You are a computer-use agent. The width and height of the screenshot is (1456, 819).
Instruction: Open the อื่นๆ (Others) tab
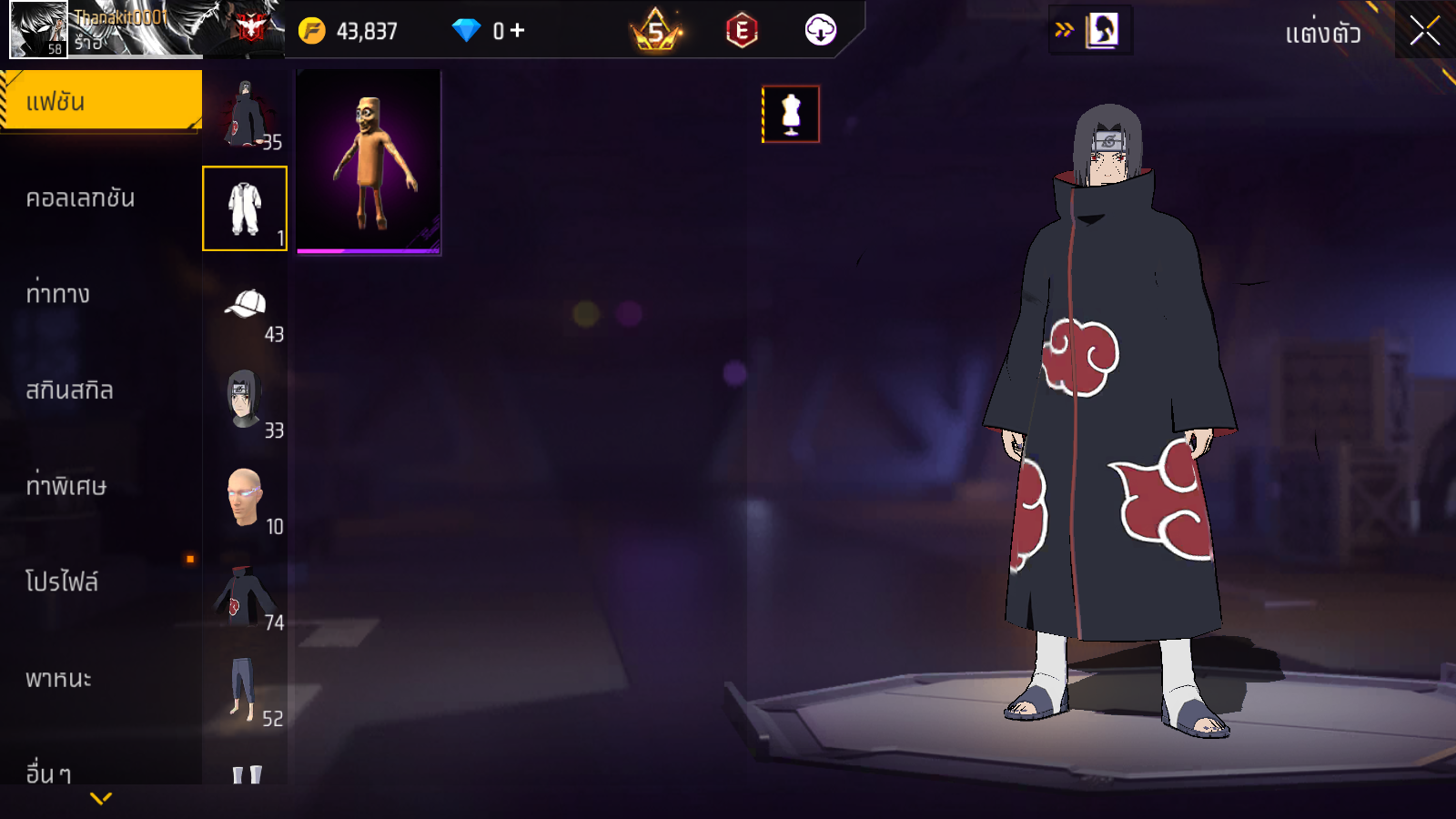point(49,773)
